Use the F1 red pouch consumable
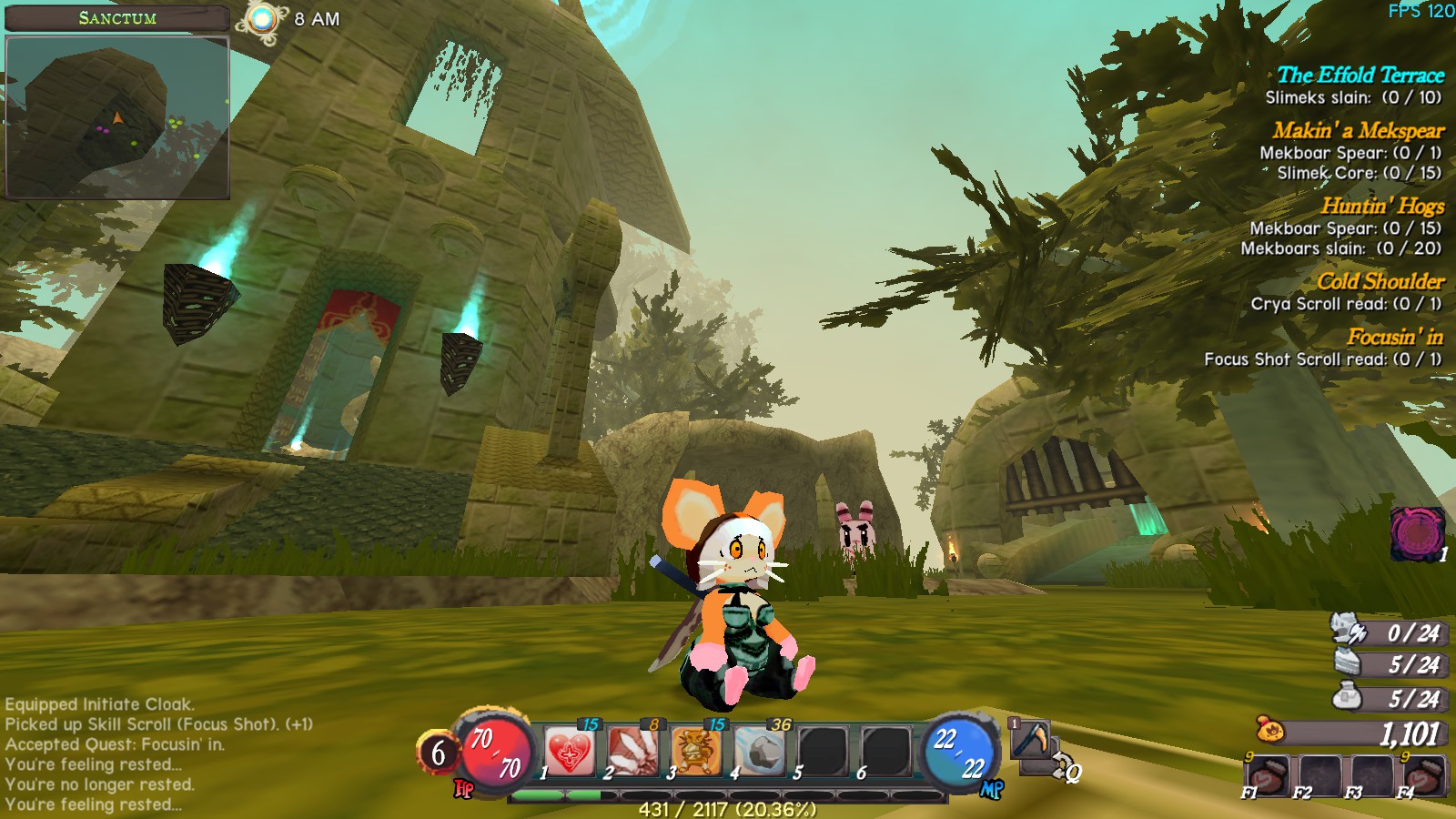Screen dimensions: 1456x819 tap(1266, 775)
